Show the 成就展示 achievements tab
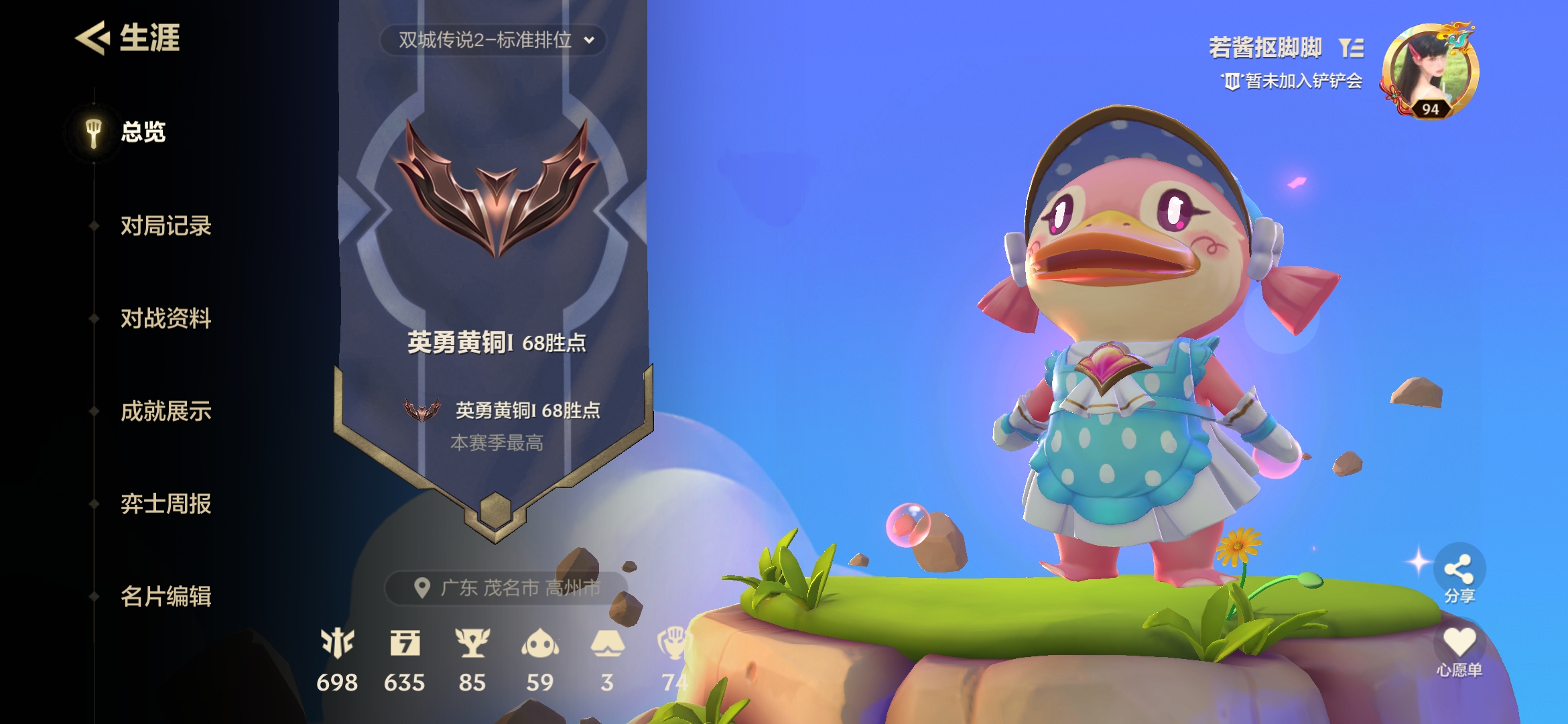 click(166, 411)
